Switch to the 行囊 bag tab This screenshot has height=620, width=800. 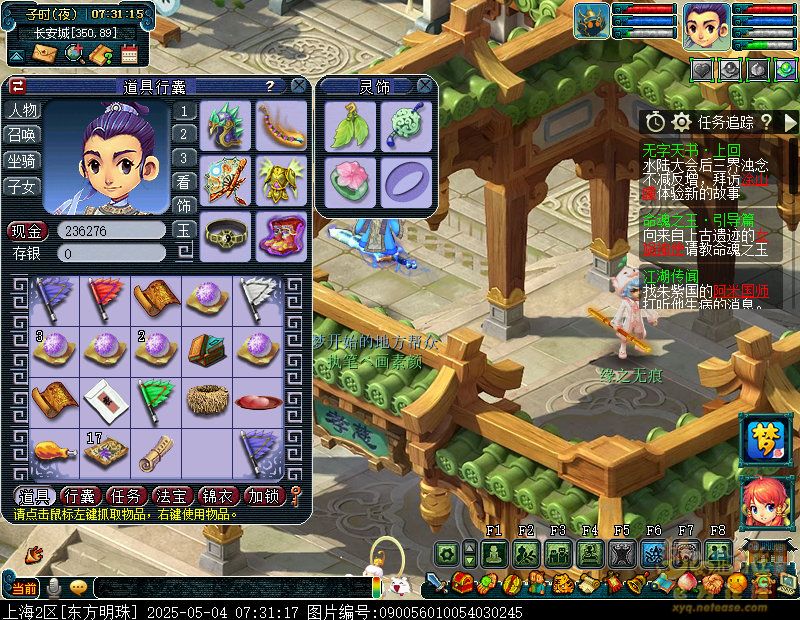[x=79, y=495]
